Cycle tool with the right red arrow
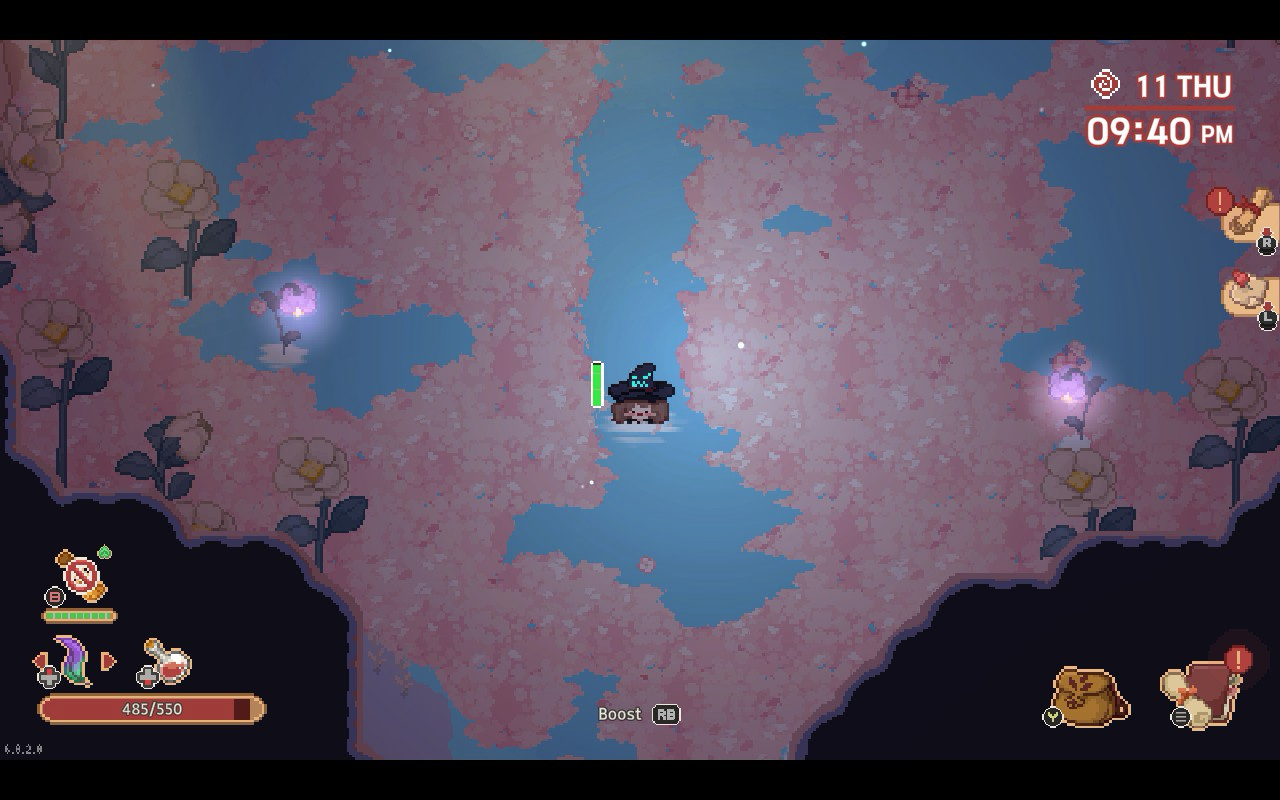1280x800 pixels. pyautogui.click(x=109, y=661)
